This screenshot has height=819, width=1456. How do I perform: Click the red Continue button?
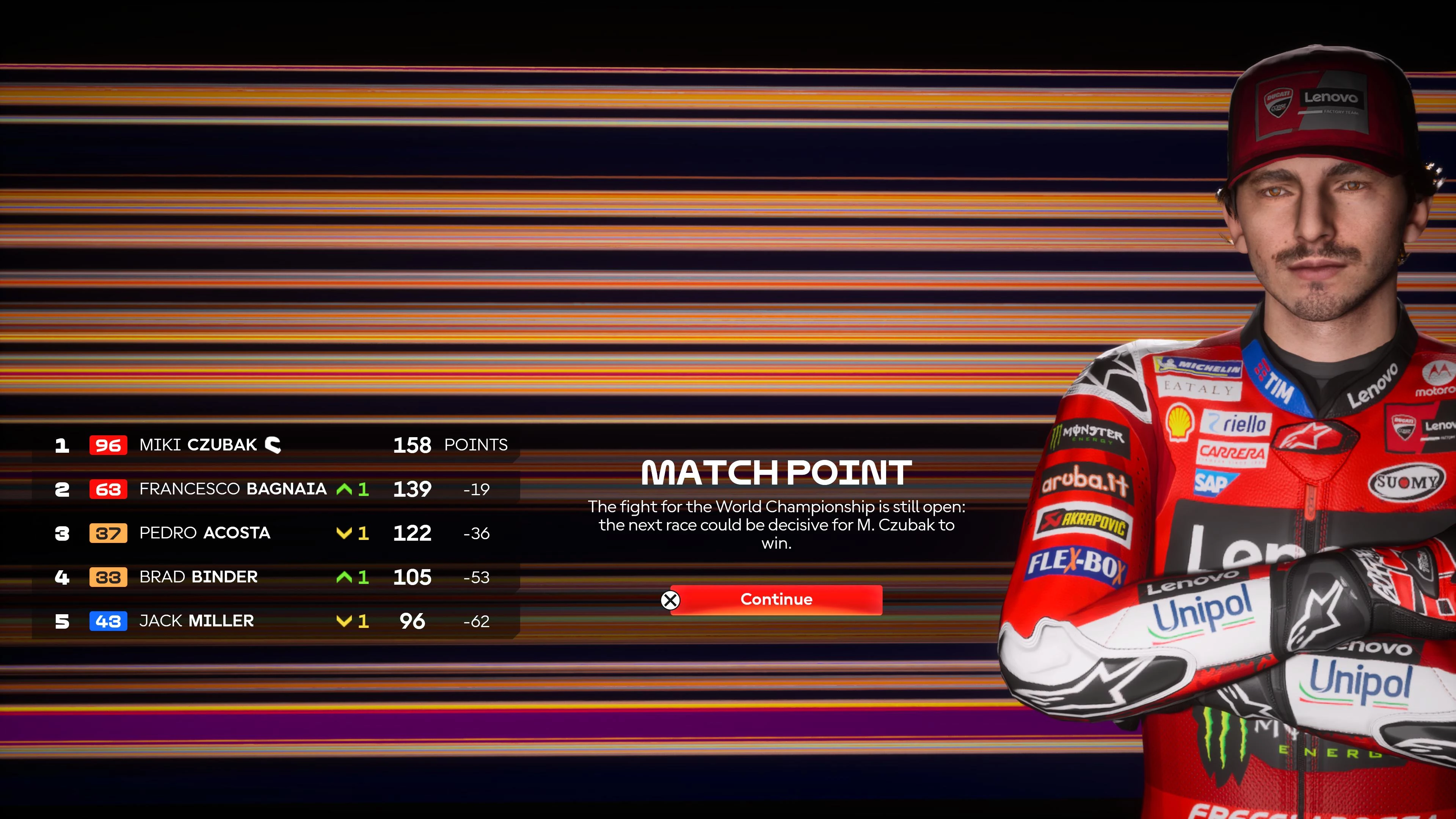click(x=775, y=600)
